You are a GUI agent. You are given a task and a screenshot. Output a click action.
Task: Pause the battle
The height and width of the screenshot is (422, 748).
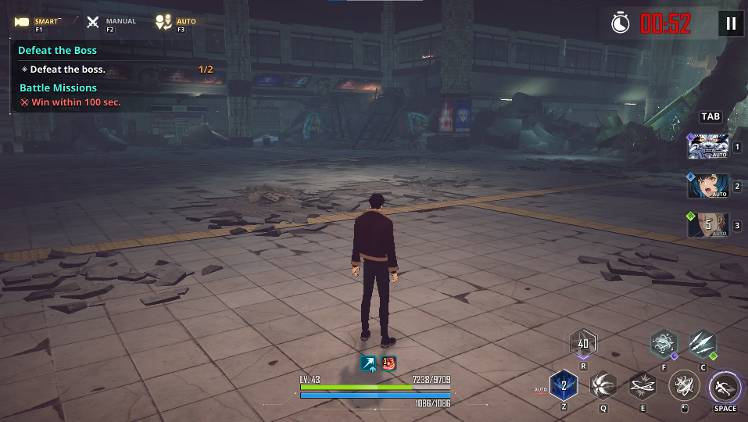coord(730,23)
